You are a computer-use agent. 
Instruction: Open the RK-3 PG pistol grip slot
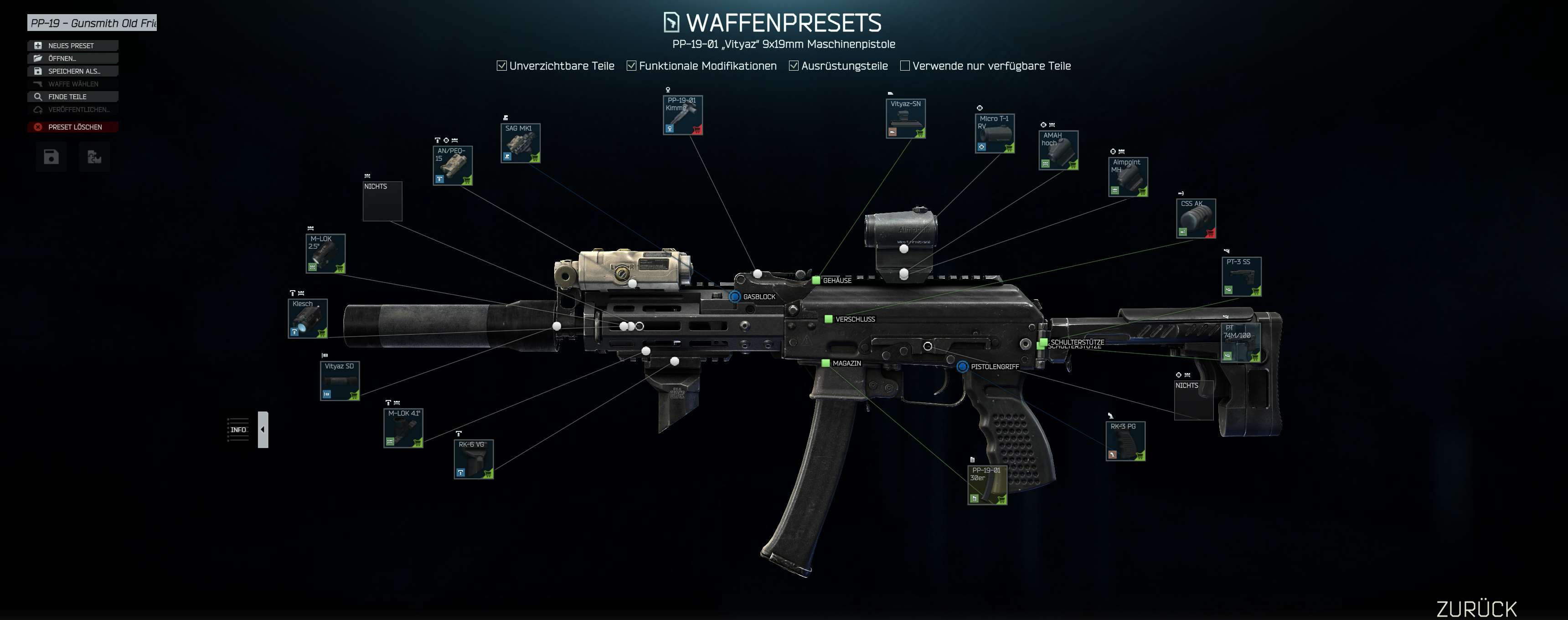point(1125,441)
